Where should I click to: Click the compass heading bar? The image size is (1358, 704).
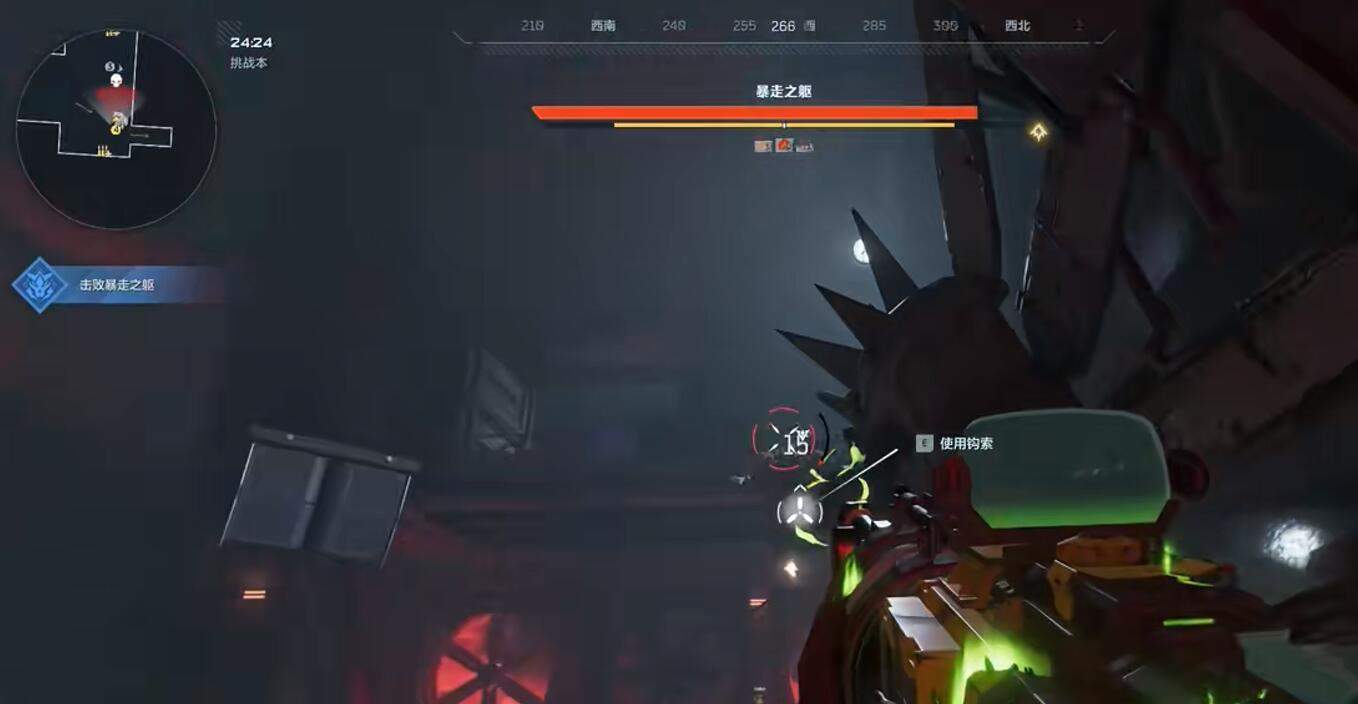click(783, 27)
